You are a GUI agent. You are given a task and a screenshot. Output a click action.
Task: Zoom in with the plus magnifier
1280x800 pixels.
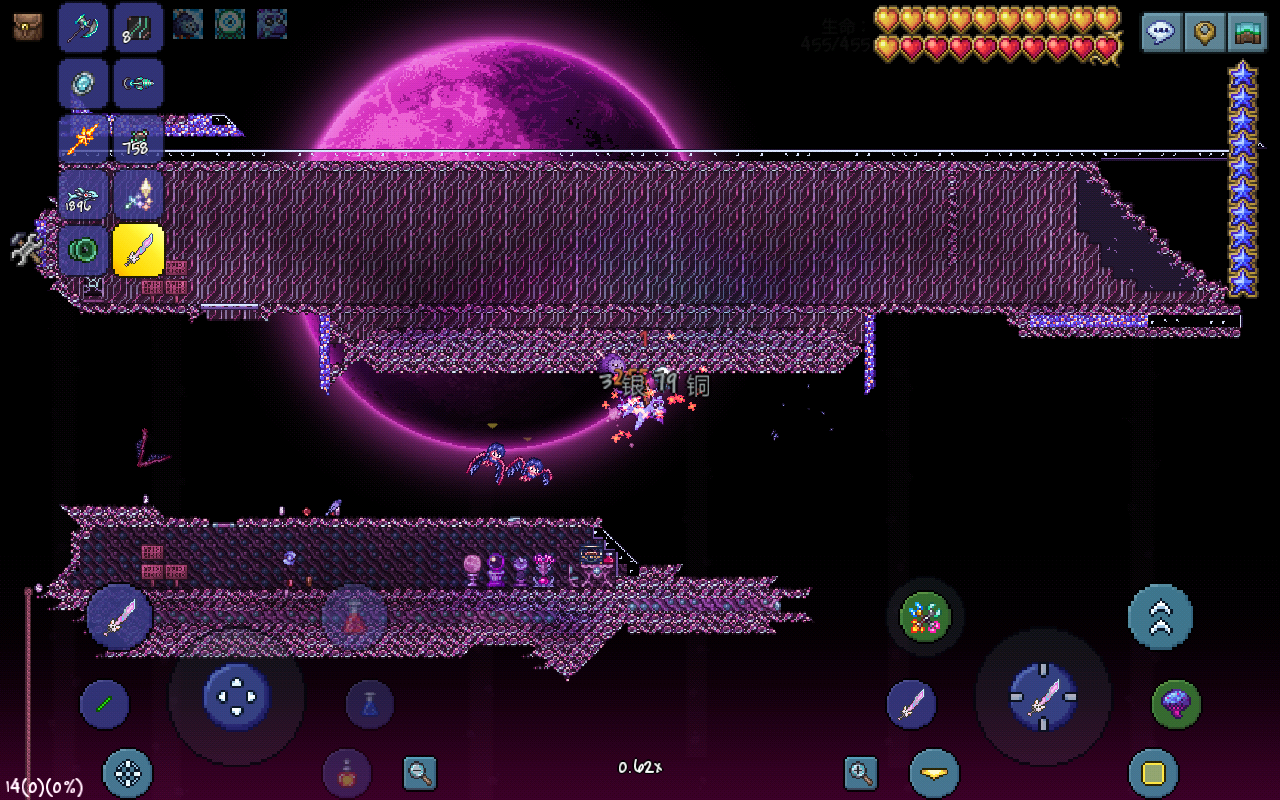pyautogui.click(x=861, y=772)
